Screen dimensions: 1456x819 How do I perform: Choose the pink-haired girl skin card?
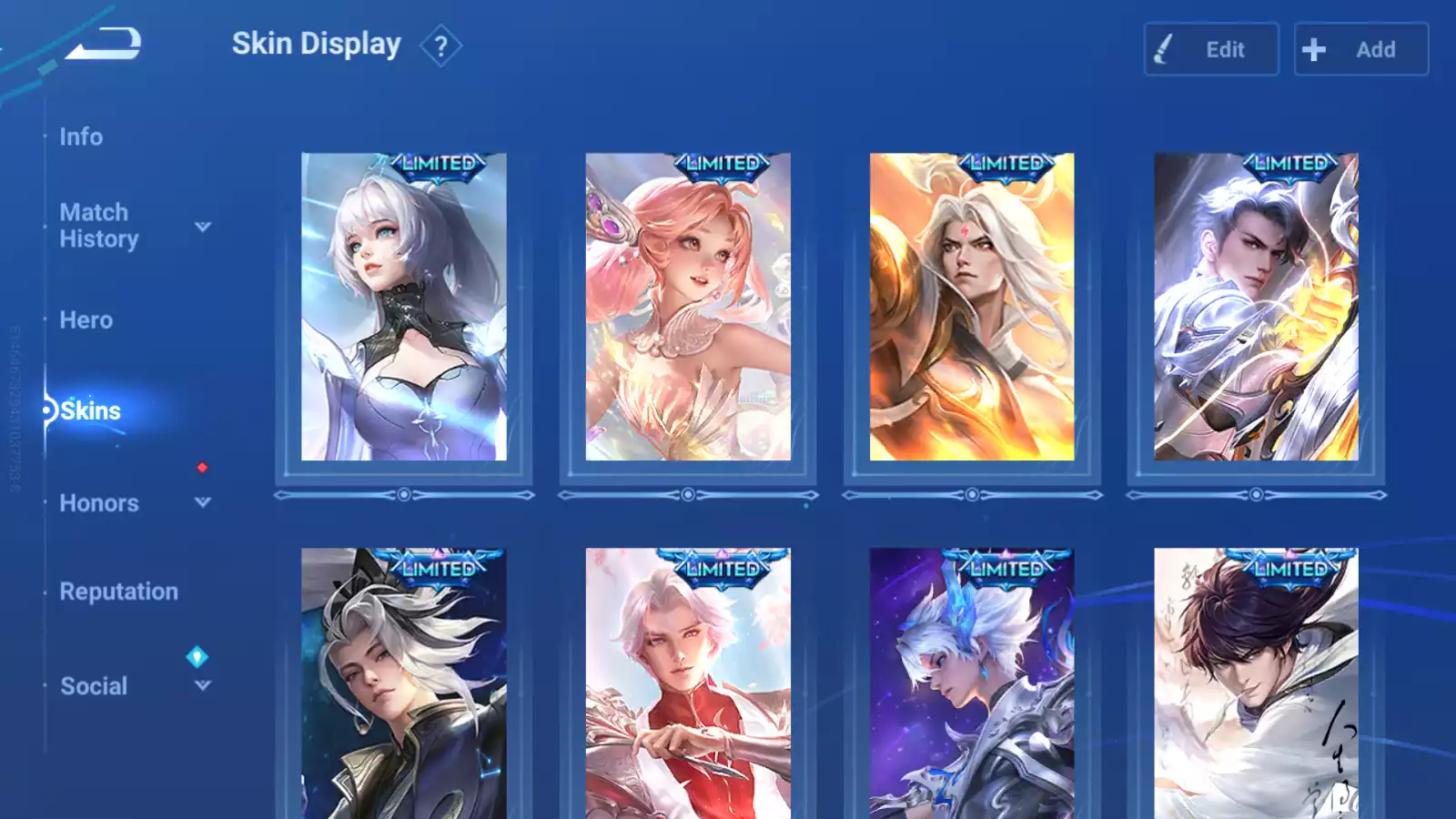687,307
